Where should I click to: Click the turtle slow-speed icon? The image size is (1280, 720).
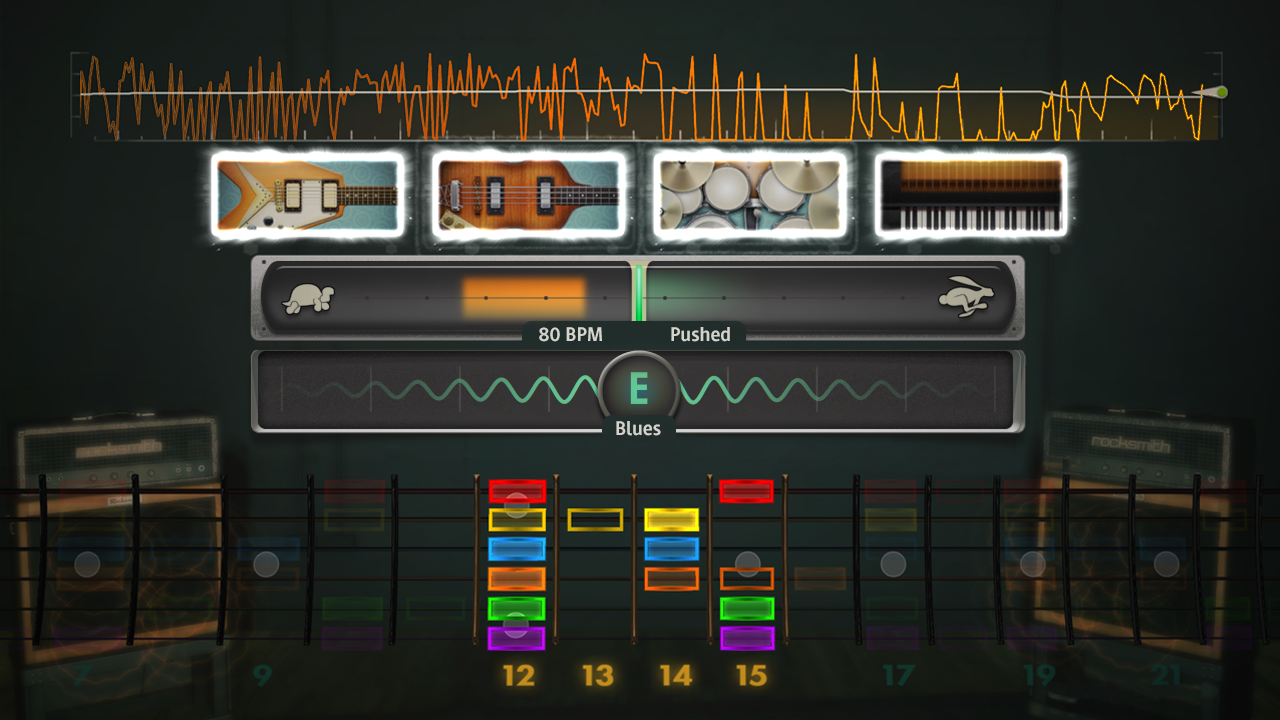tap(308, 297)
